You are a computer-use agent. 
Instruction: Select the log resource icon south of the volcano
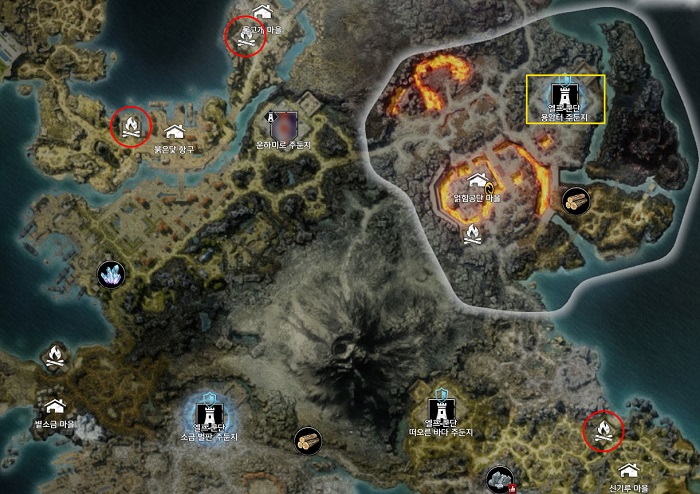(x=307, y=440)
